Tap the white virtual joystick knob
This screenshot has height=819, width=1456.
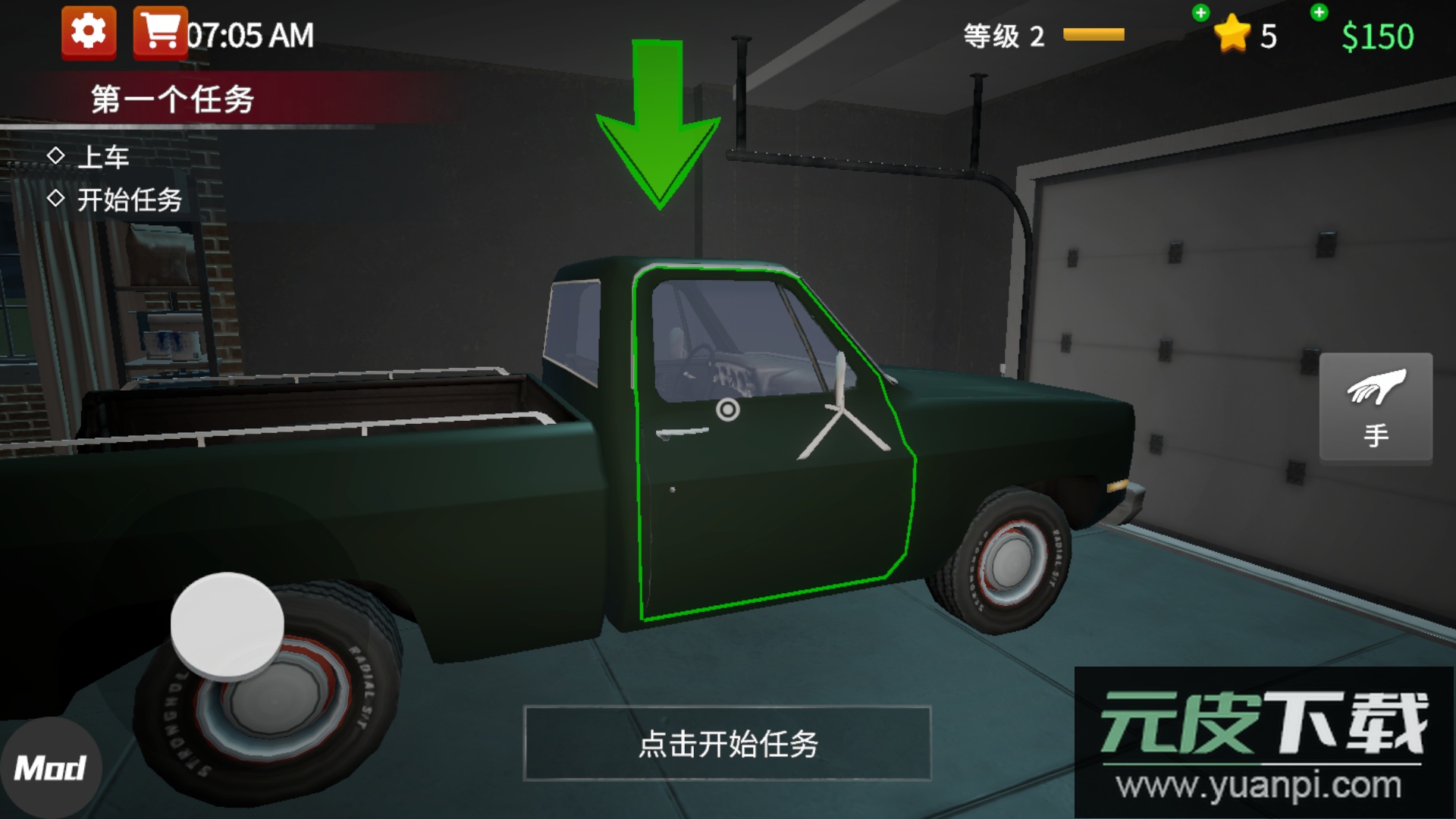[227, 624]
